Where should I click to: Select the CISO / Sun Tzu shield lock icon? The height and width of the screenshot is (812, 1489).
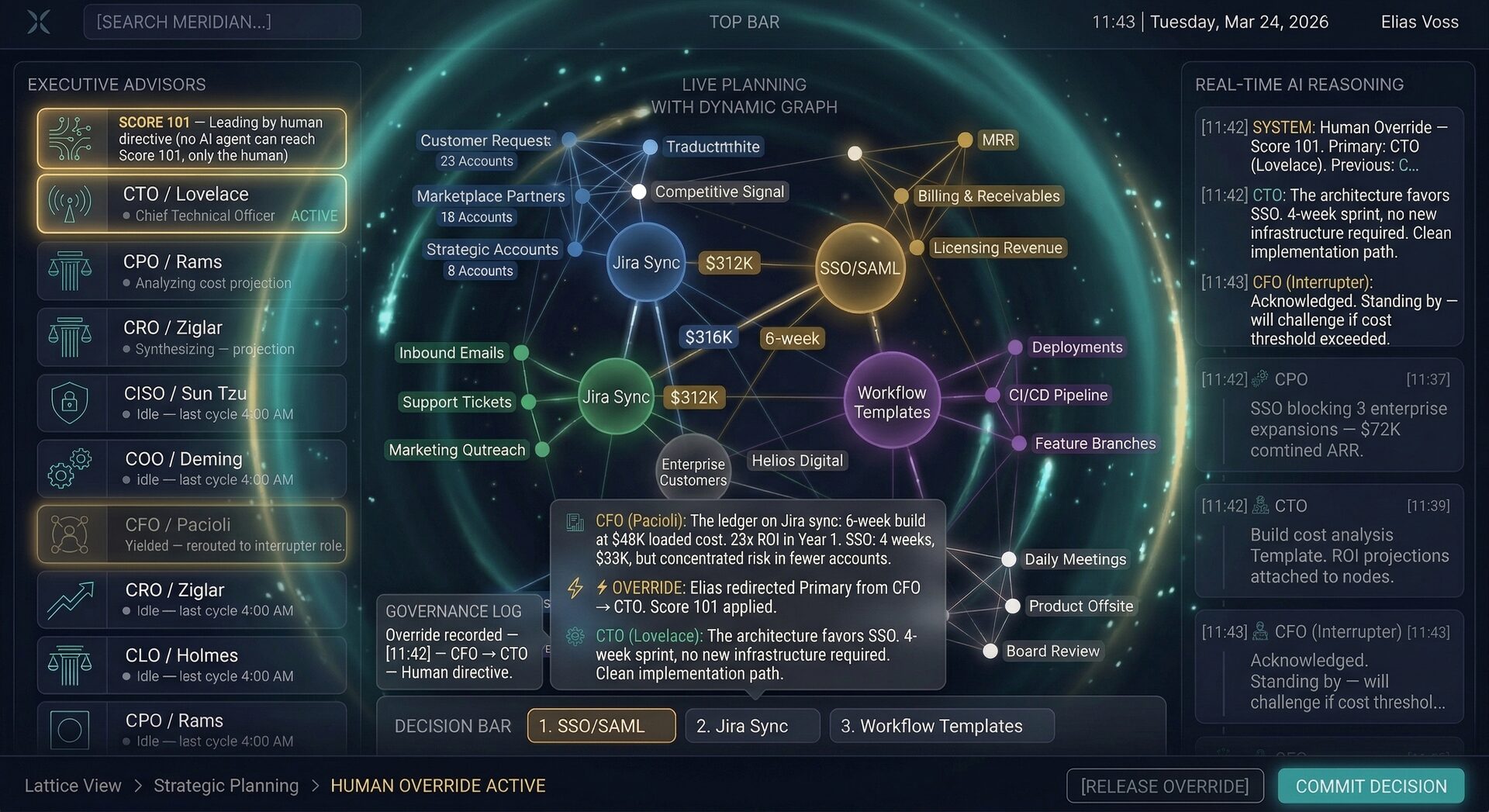[71, 402]
